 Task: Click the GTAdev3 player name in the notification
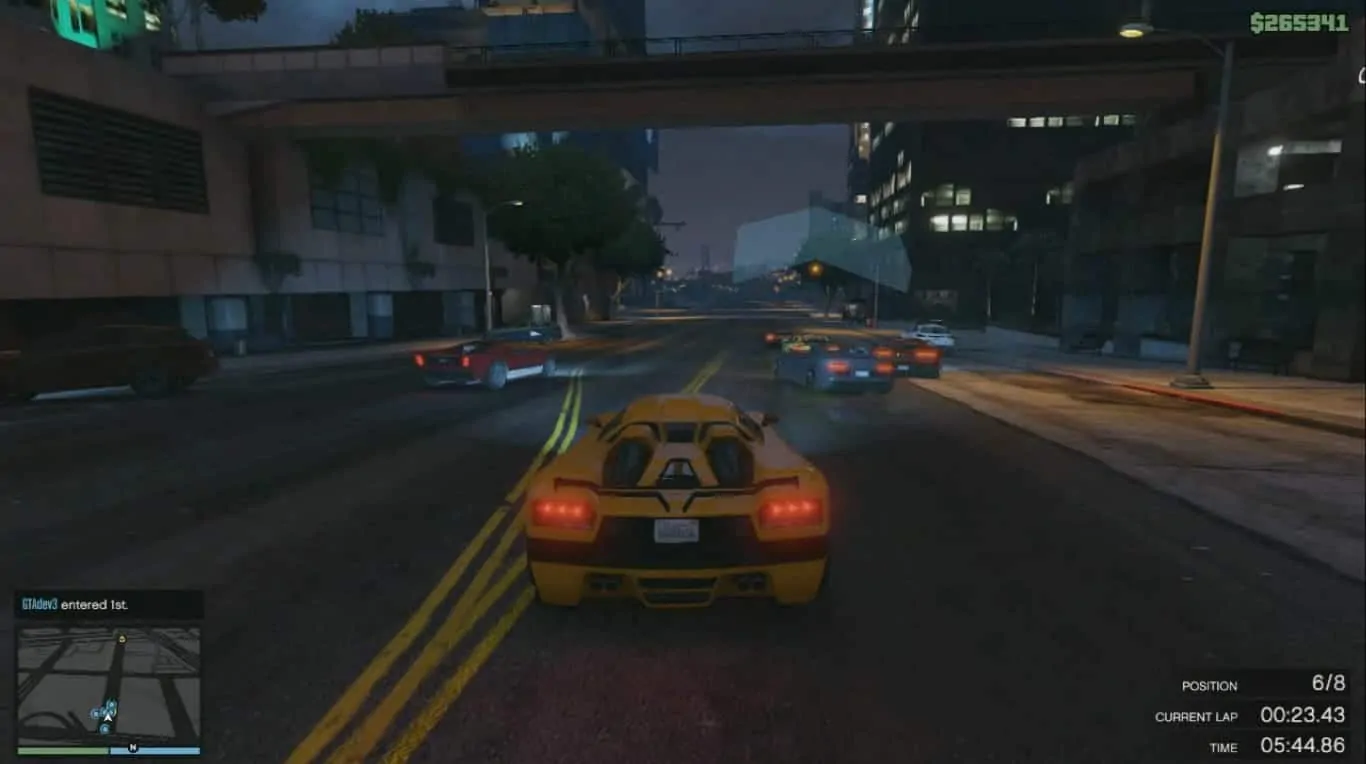(38, 605)
